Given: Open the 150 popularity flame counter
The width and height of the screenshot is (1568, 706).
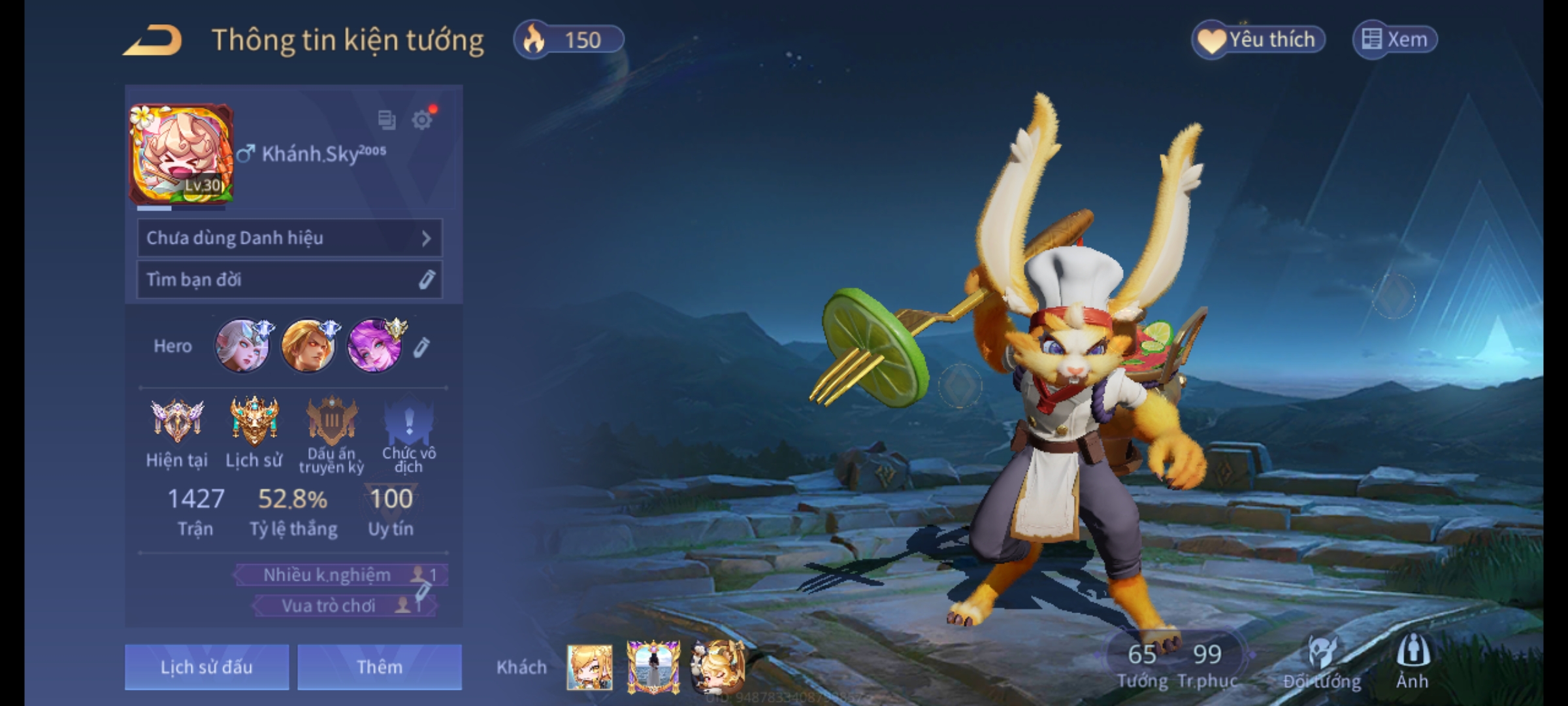Looking at the screenshot, I should pos(568,40).
